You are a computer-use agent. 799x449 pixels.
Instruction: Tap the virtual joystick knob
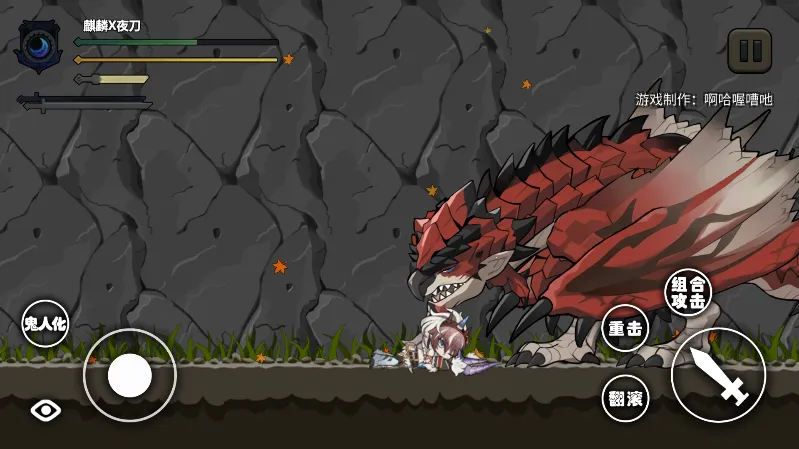[130, 375]
